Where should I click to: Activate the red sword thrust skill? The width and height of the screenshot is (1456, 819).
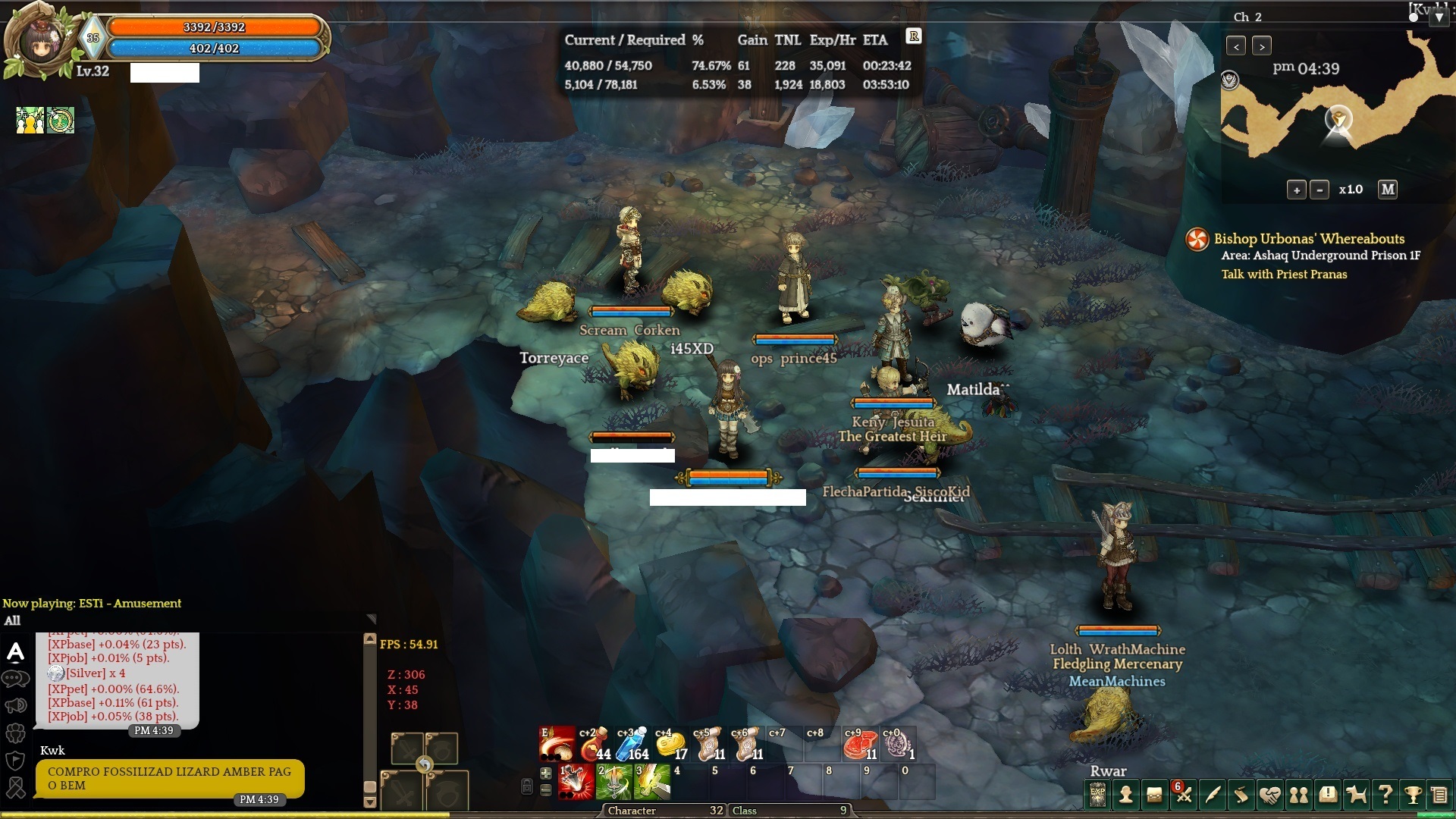[576, 783]
